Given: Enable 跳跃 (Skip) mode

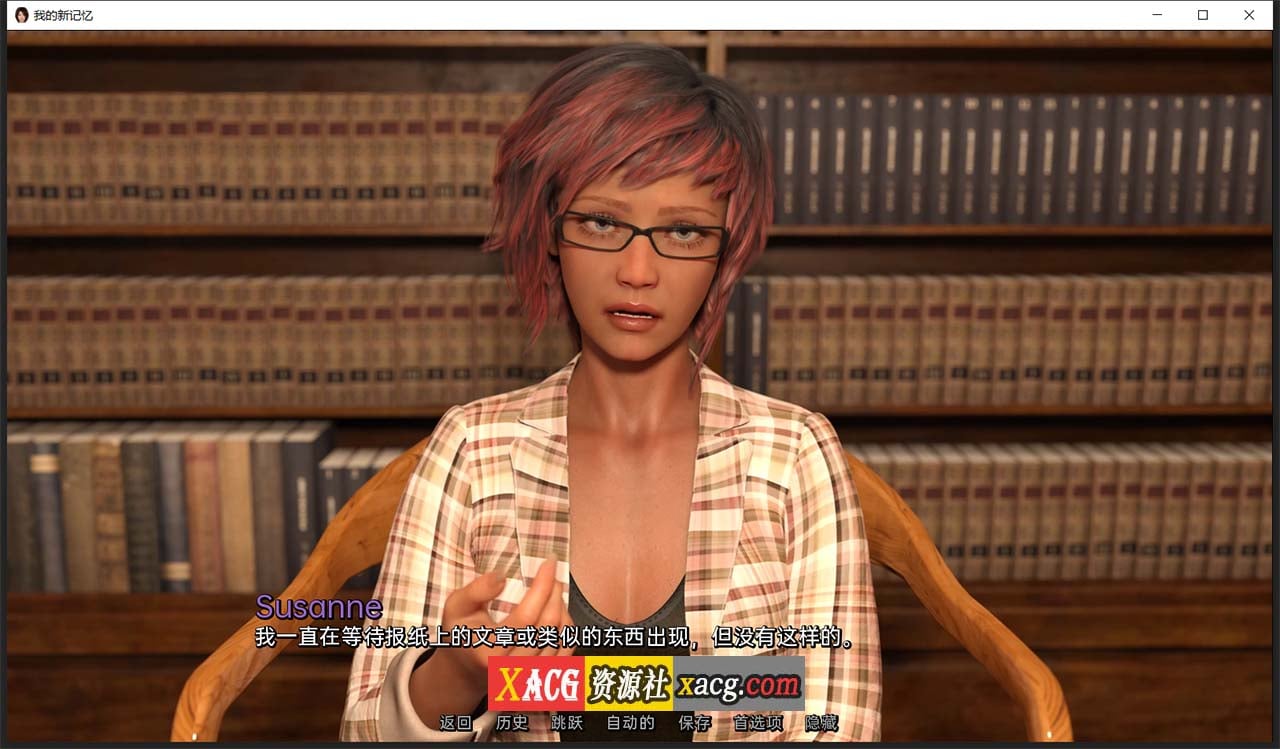Looking at the screenshot, I should tap(566, 723).
